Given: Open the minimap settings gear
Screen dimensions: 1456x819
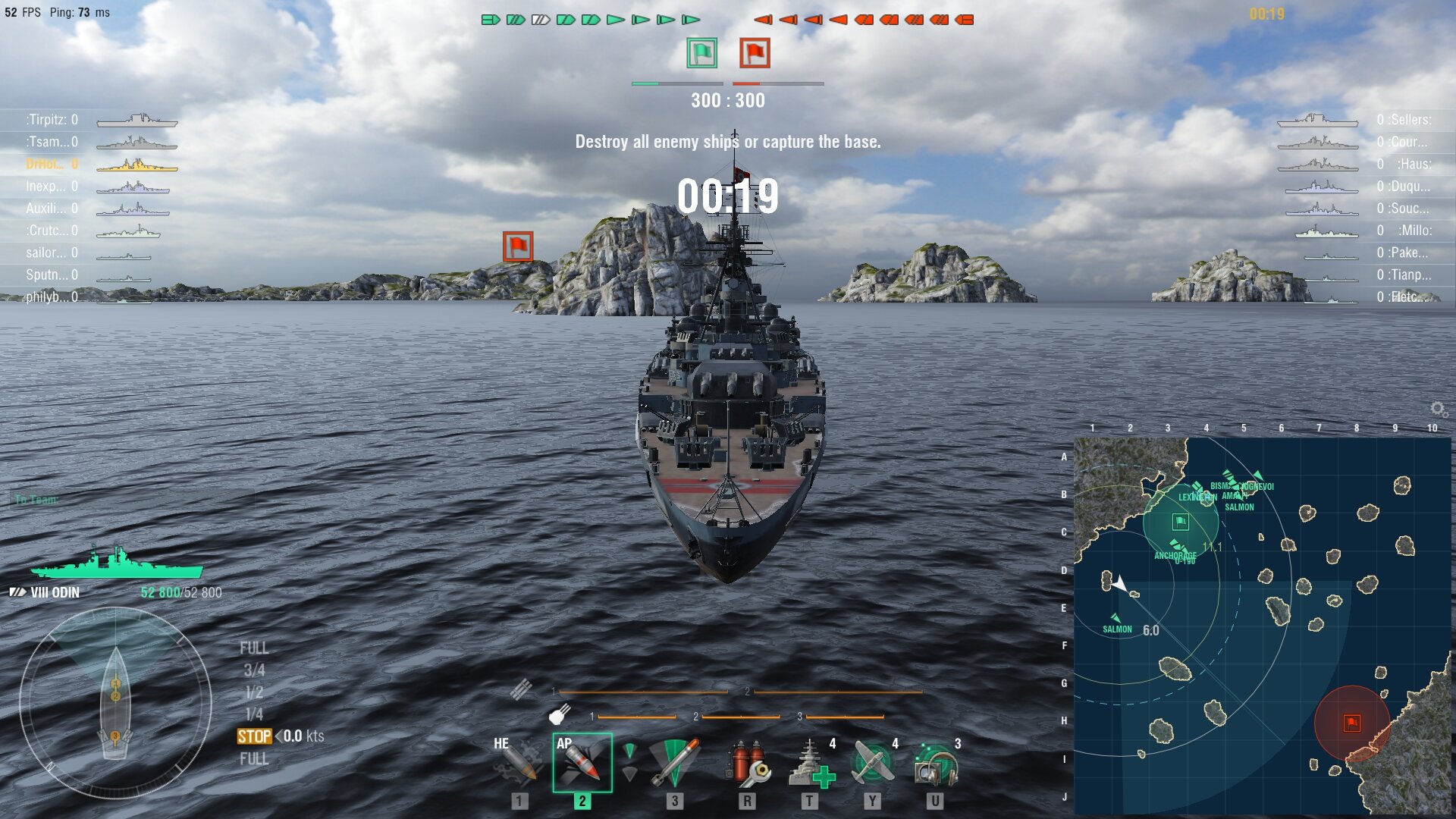Looking at the screenshot, I should tap(1437, 409).
